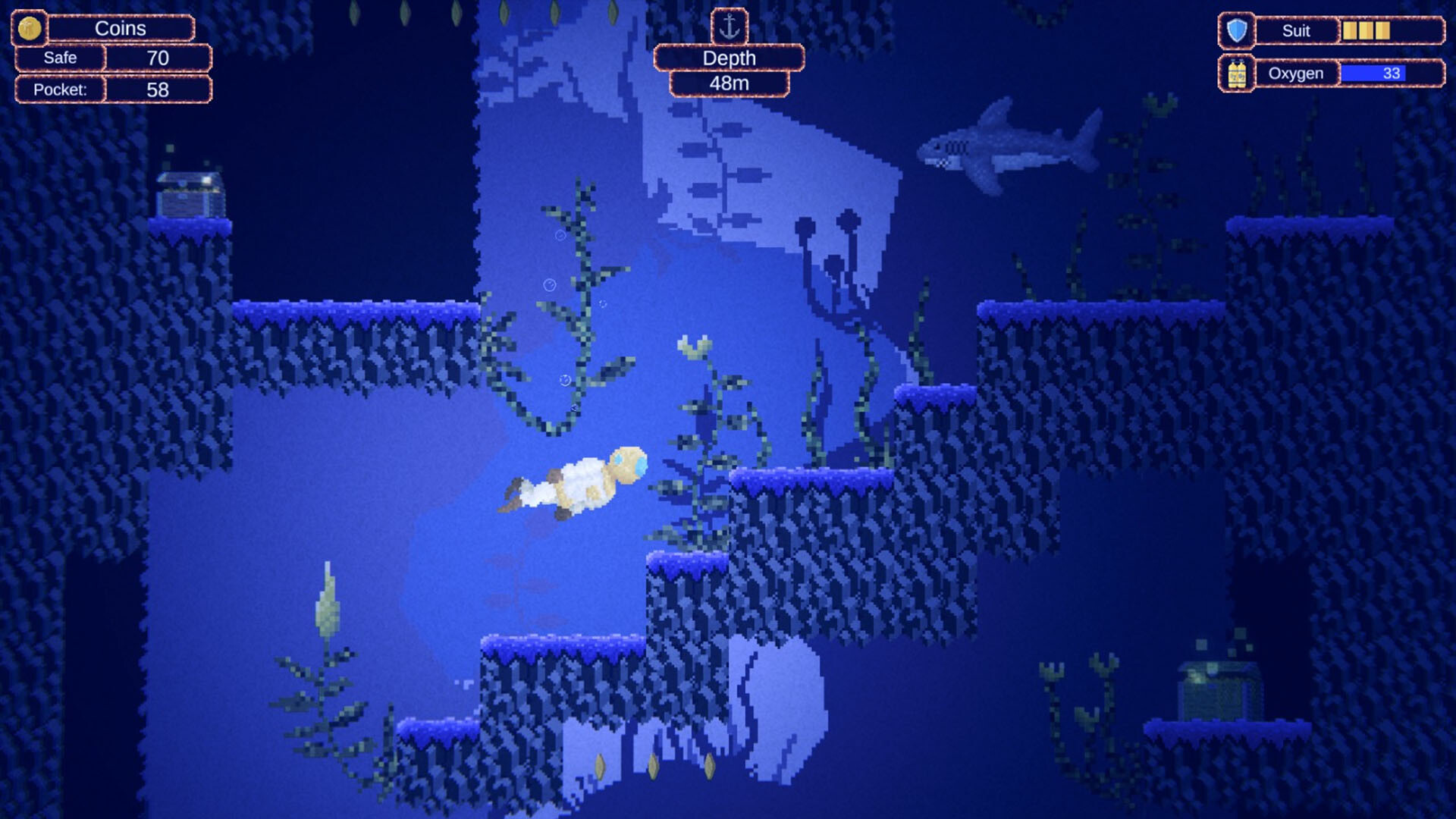Click the gold coin icon beside Coins
This screenshot has height=819, width=1456.
click(x=28, y=29)
